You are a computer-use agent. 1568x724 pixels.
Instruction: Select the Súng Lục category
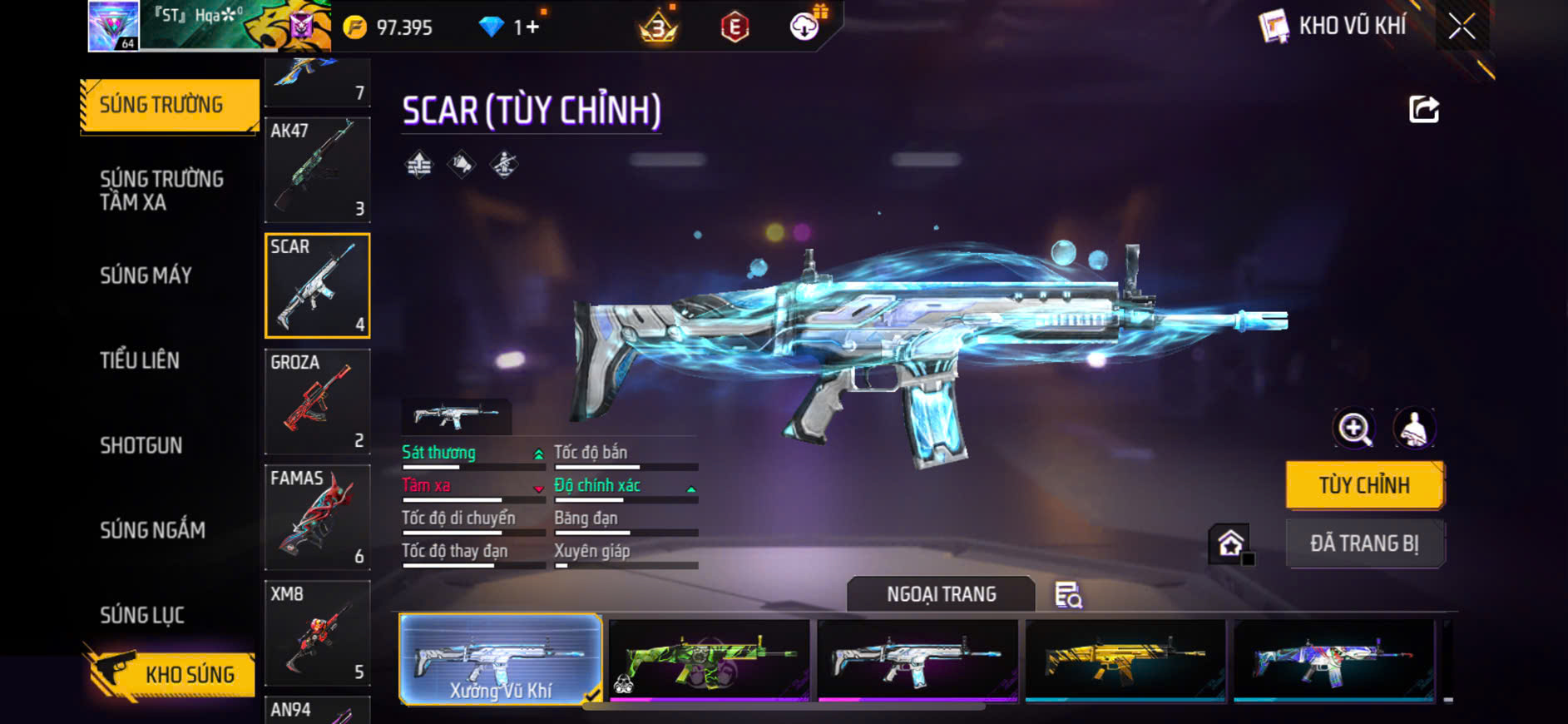[142, 615]
